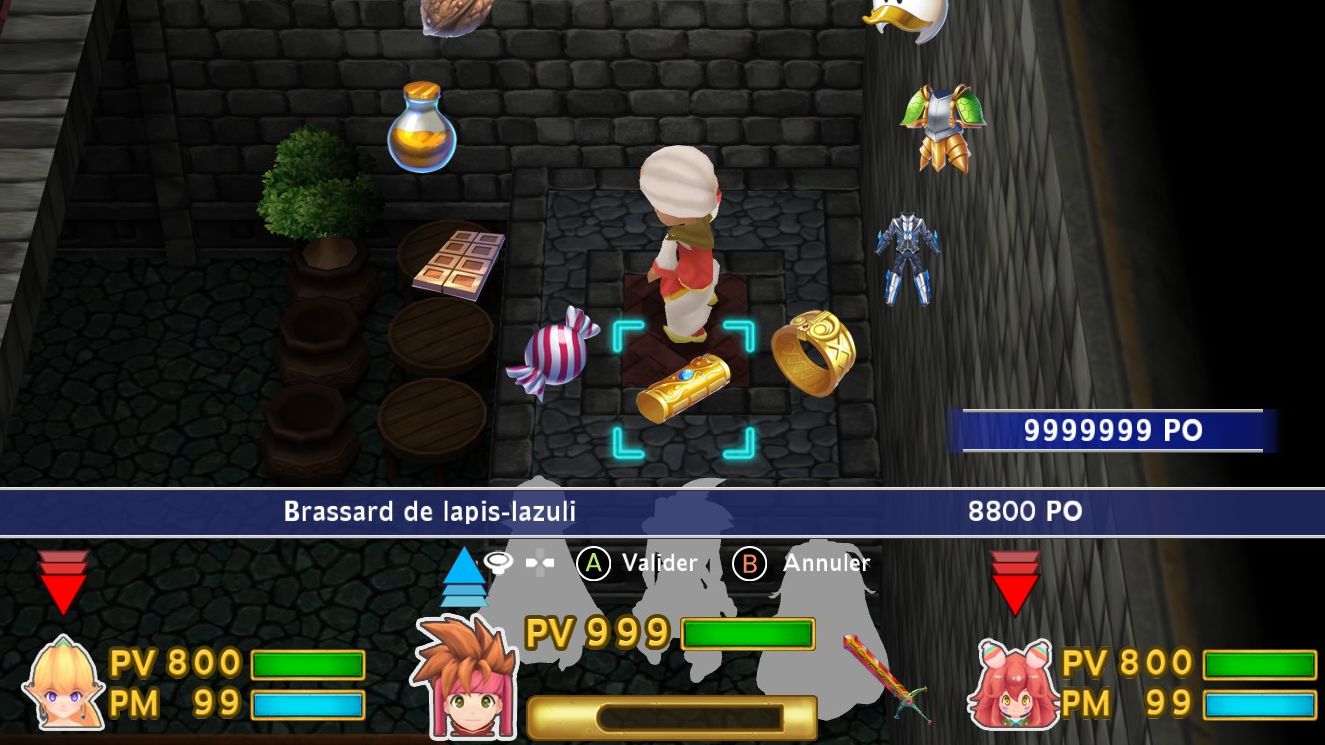This screenshot has height=745, width=1325.
Task: Click the equipped sword weapon icon
Action: point(886,677)
